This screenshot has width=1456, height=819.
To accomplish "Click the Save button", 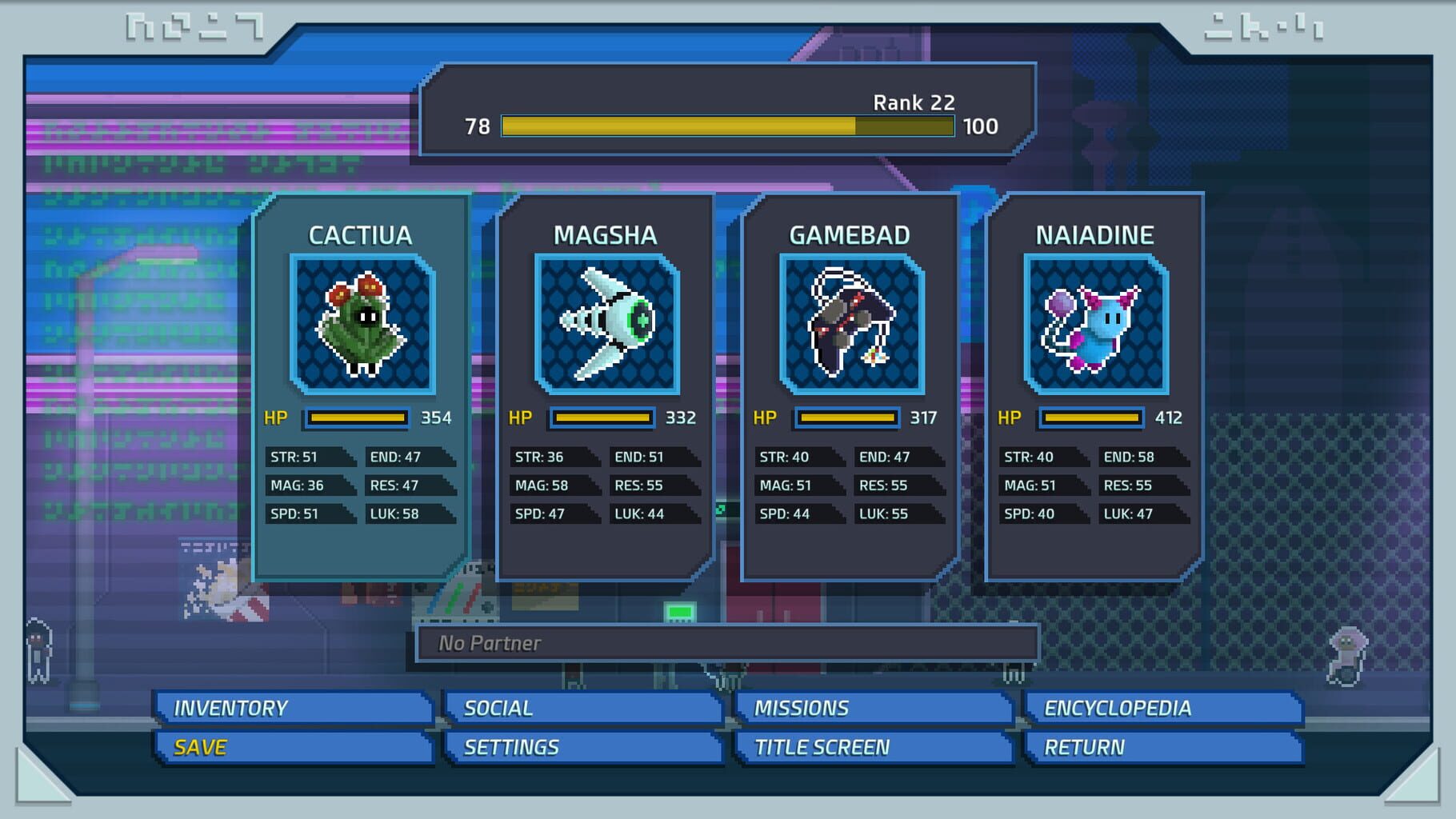I will (292, 747).
